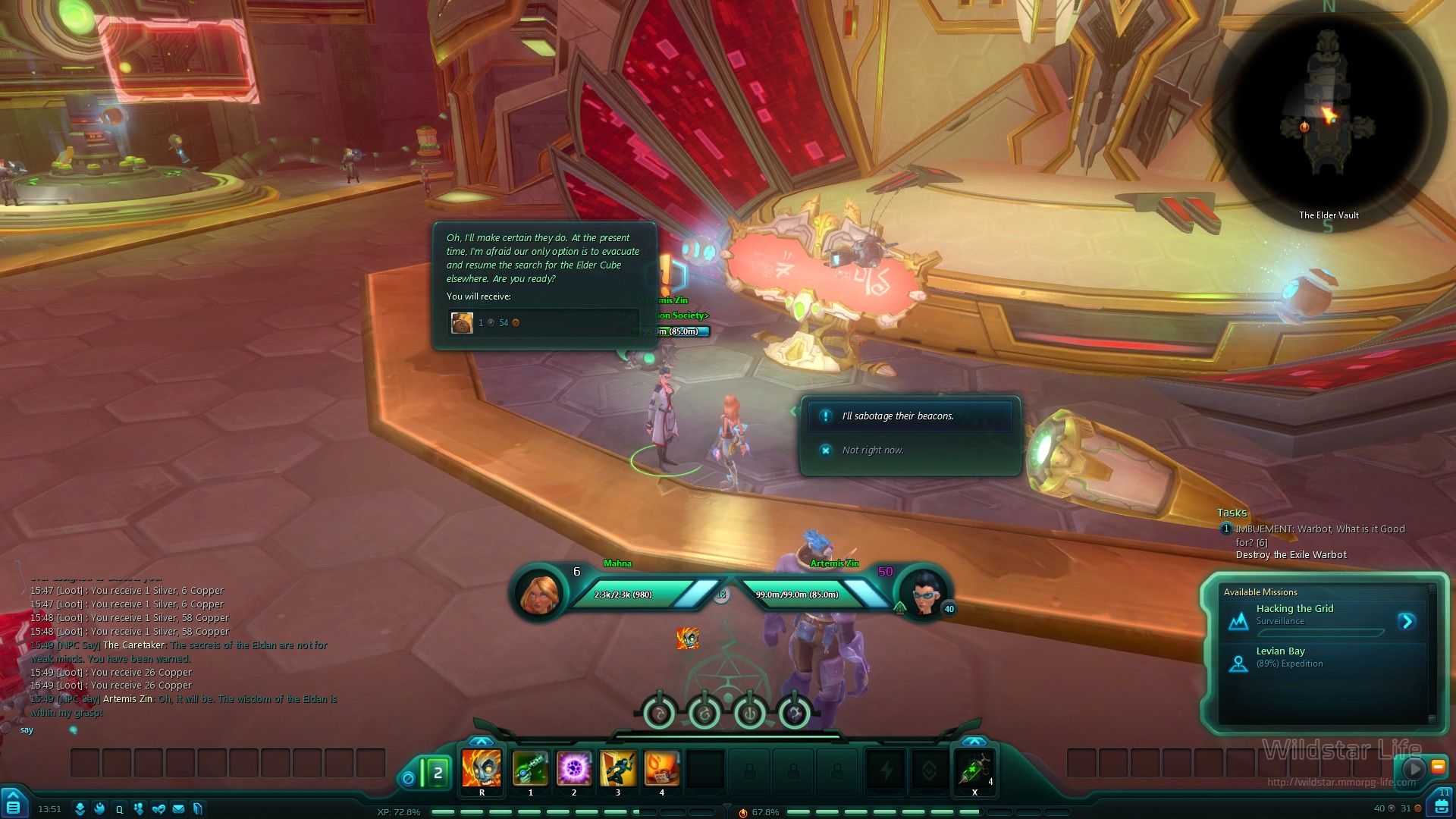Open the minimap of The Elder Vault
The height and width of the screenshot is (819, 1456).
[x=1327, y=114]
